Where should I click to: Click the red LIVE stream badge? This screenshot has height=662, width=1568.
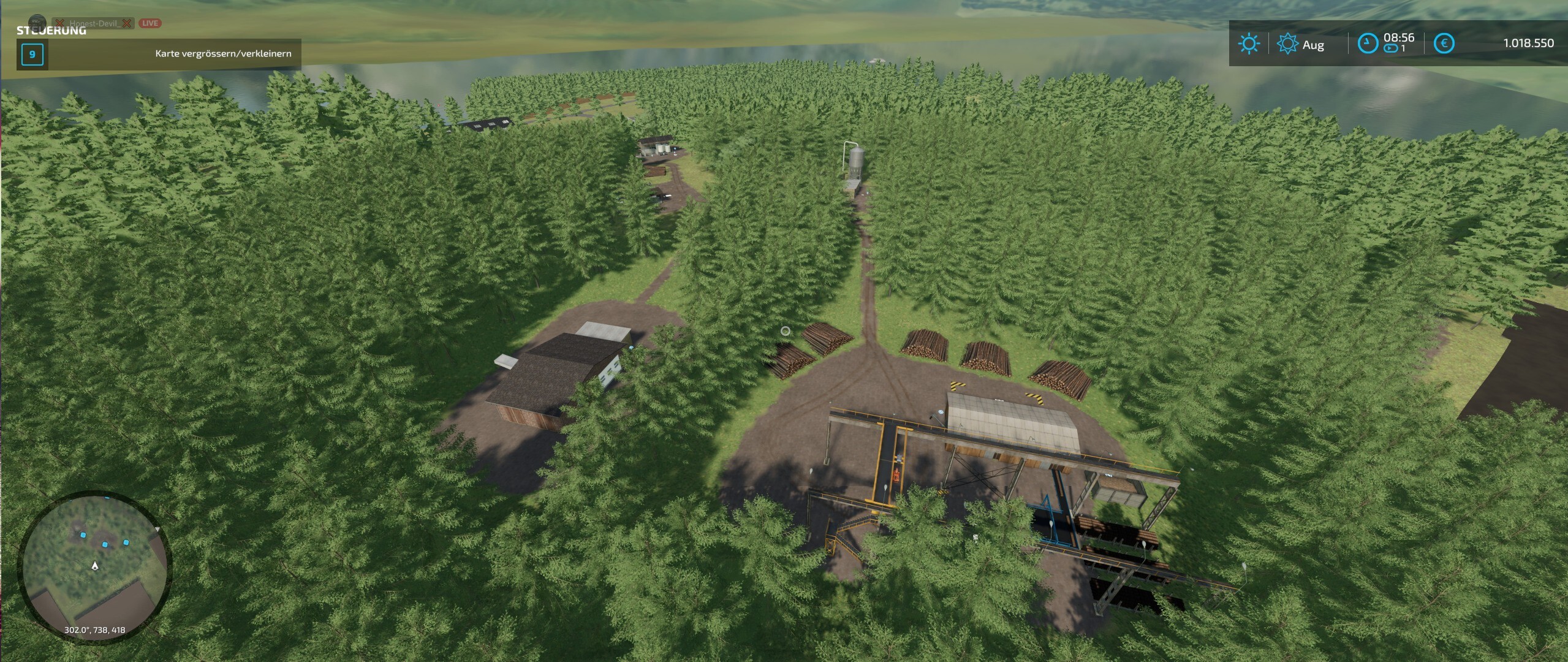[150, 23]
